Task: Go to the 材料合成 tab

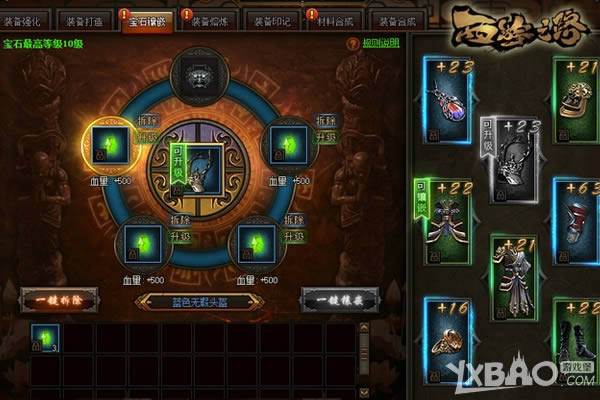Action: (336, 20)
